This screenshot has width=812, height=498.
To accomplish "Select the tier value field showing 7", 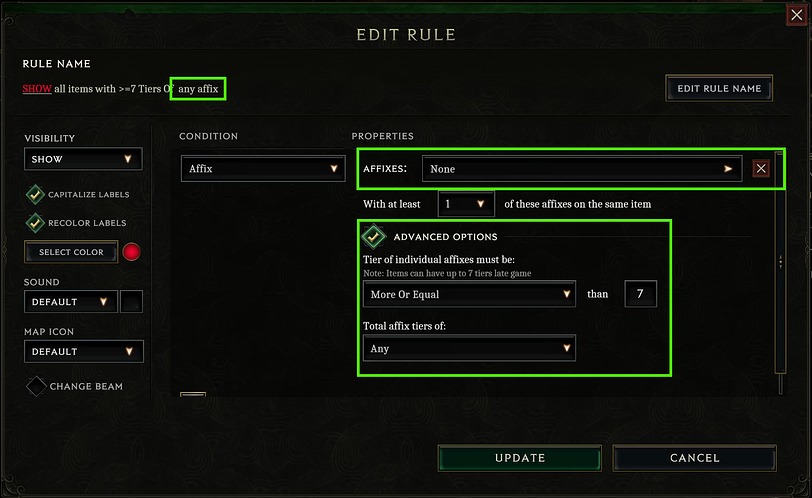I will click(640, 294).
